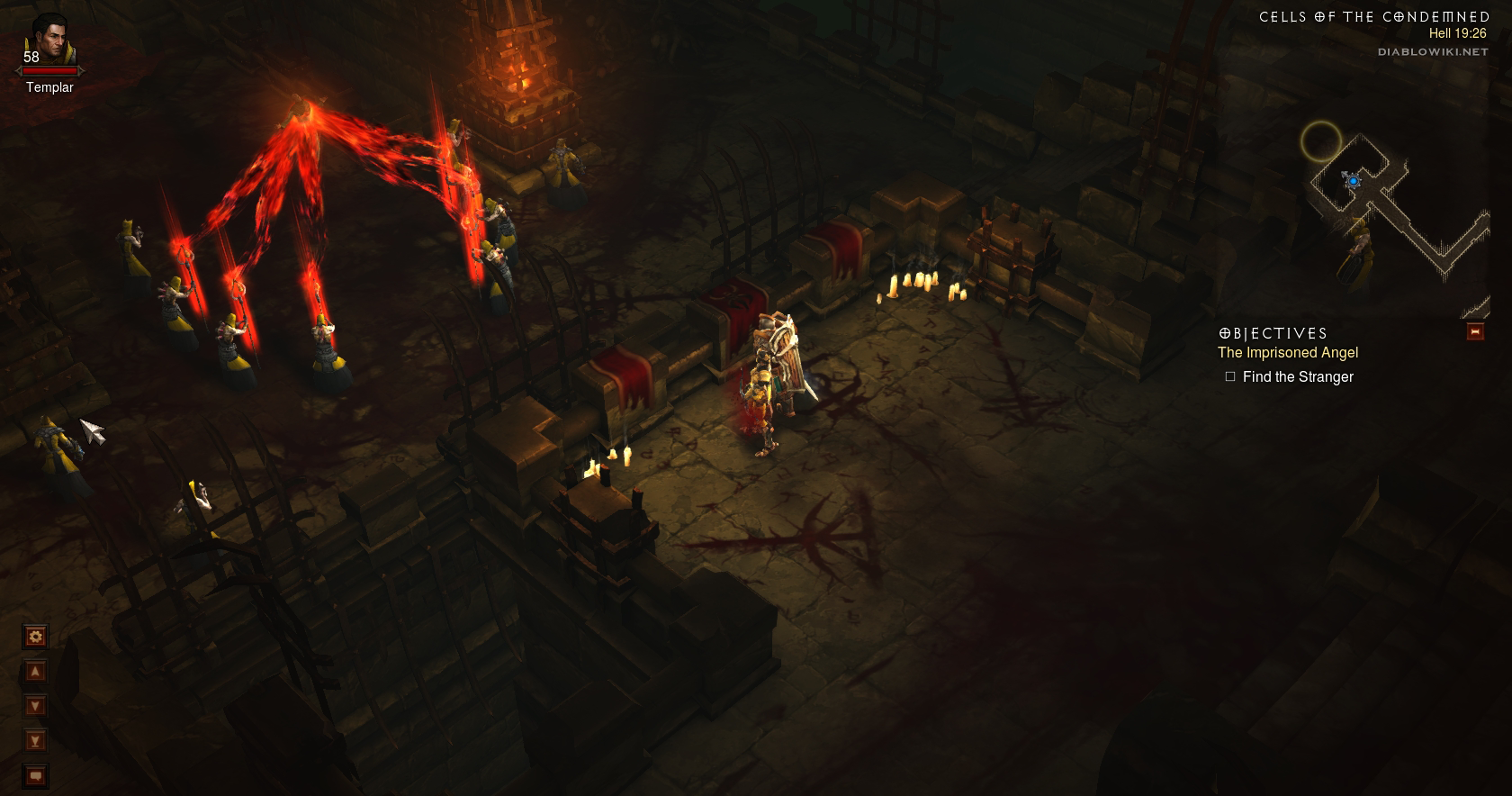Jump to chat bottom with underlined arrow
This screenshot has width=1512, height=796.
click(35, 741)
